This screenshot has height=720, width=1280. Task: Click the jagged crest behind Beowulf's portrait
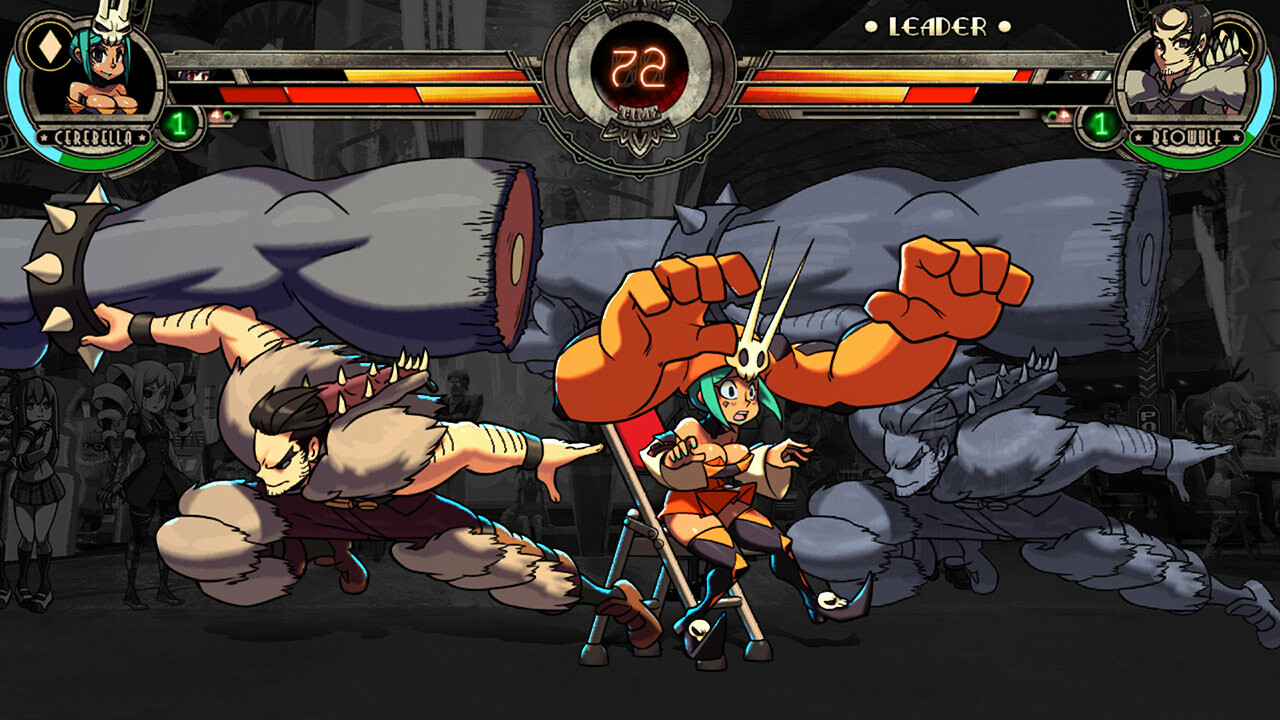click(1224, 45)
